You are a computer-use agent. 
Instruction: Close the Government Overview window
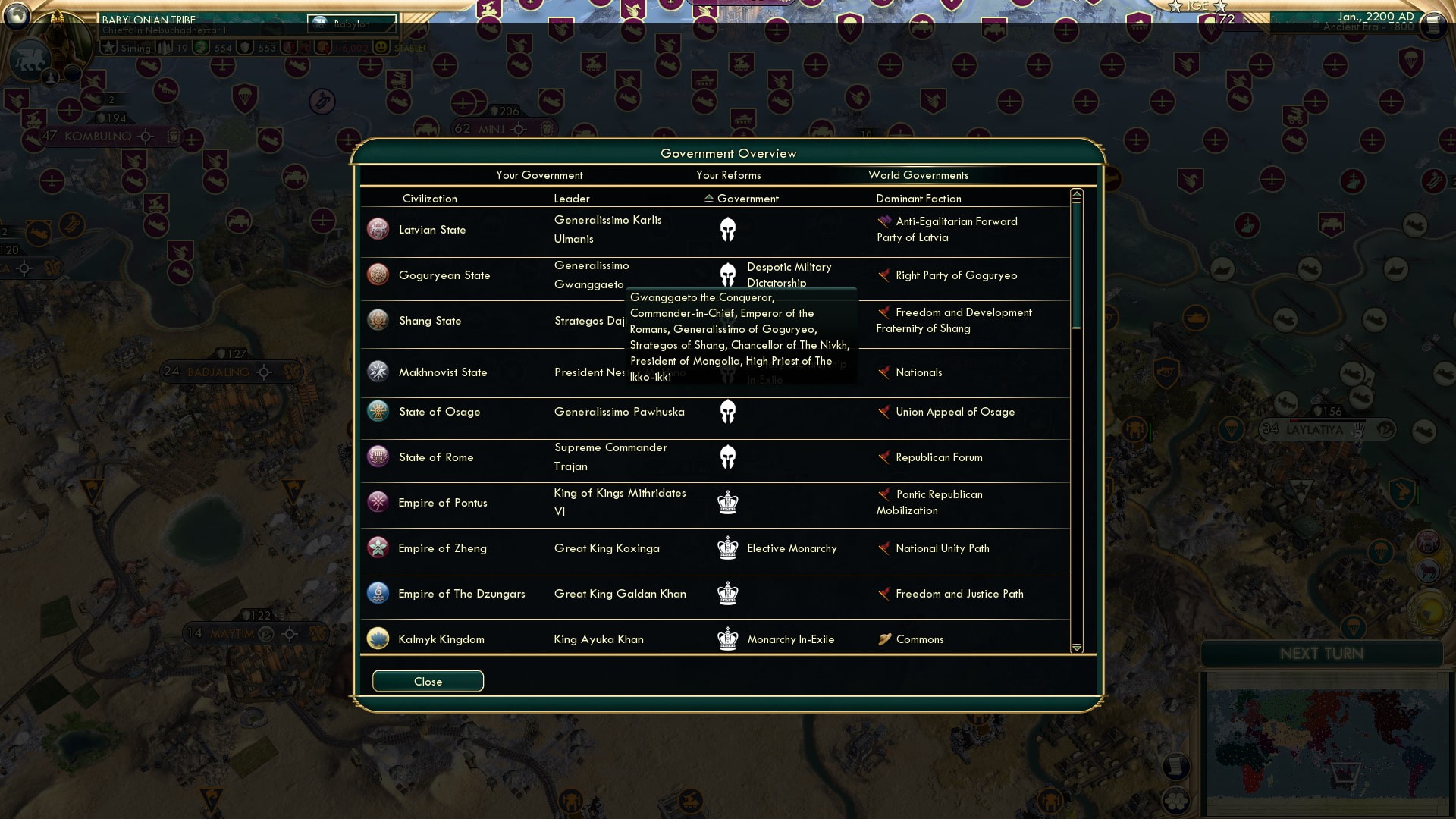tap(427, 680)
